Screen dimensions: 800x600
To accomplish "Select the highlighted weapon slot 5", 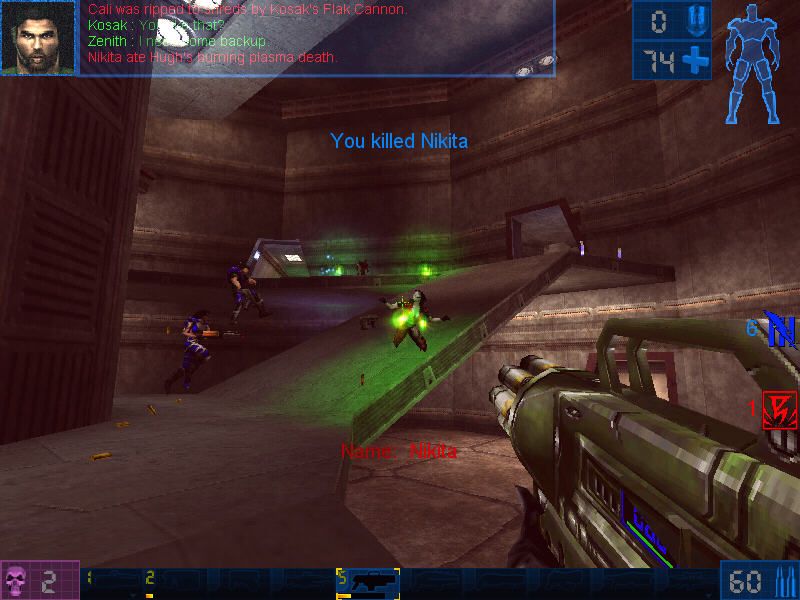I will tap(368, 582).
